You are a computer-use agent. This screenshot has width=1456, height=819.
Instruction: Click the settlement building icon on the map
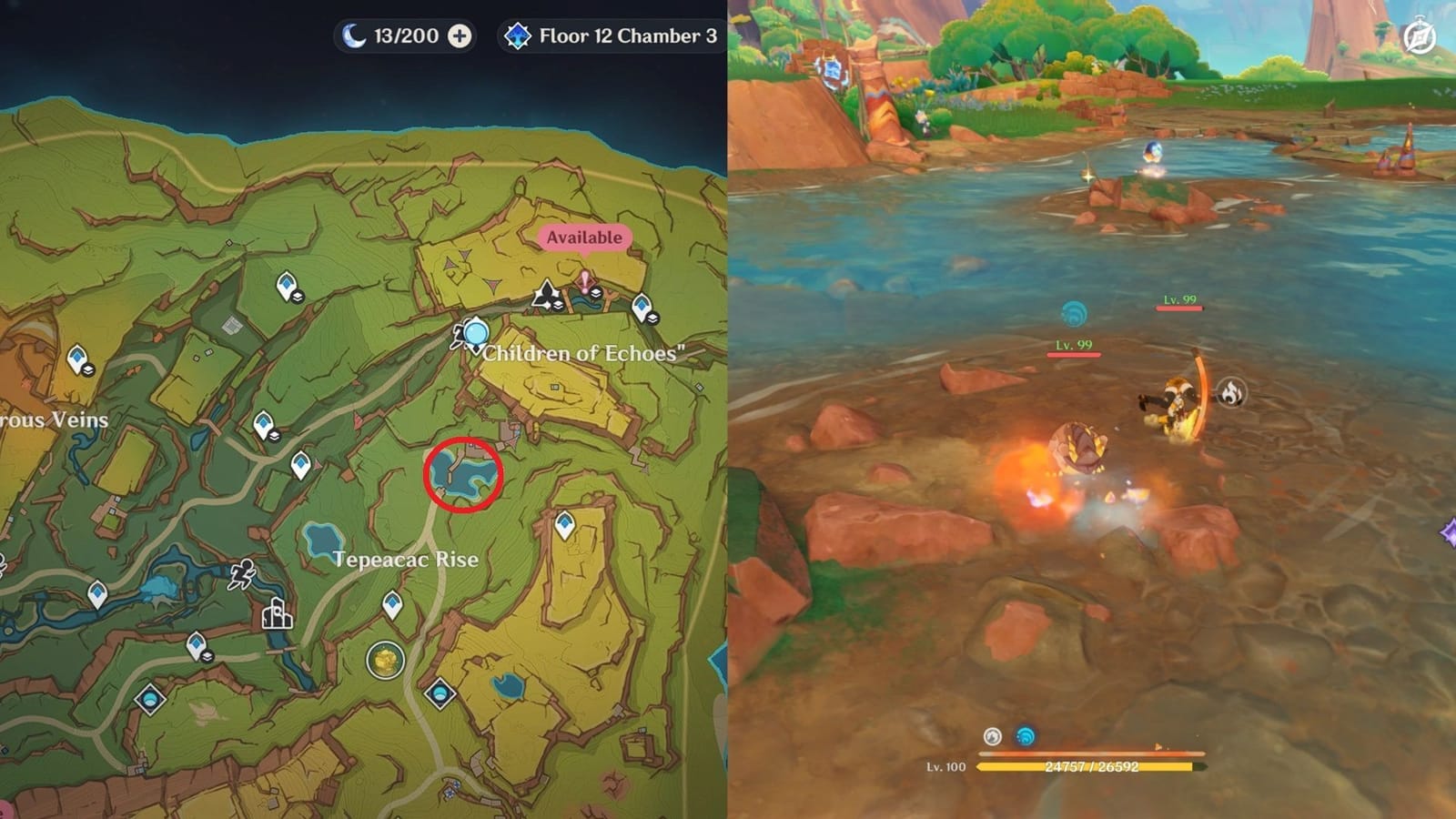tap(277, 615)
